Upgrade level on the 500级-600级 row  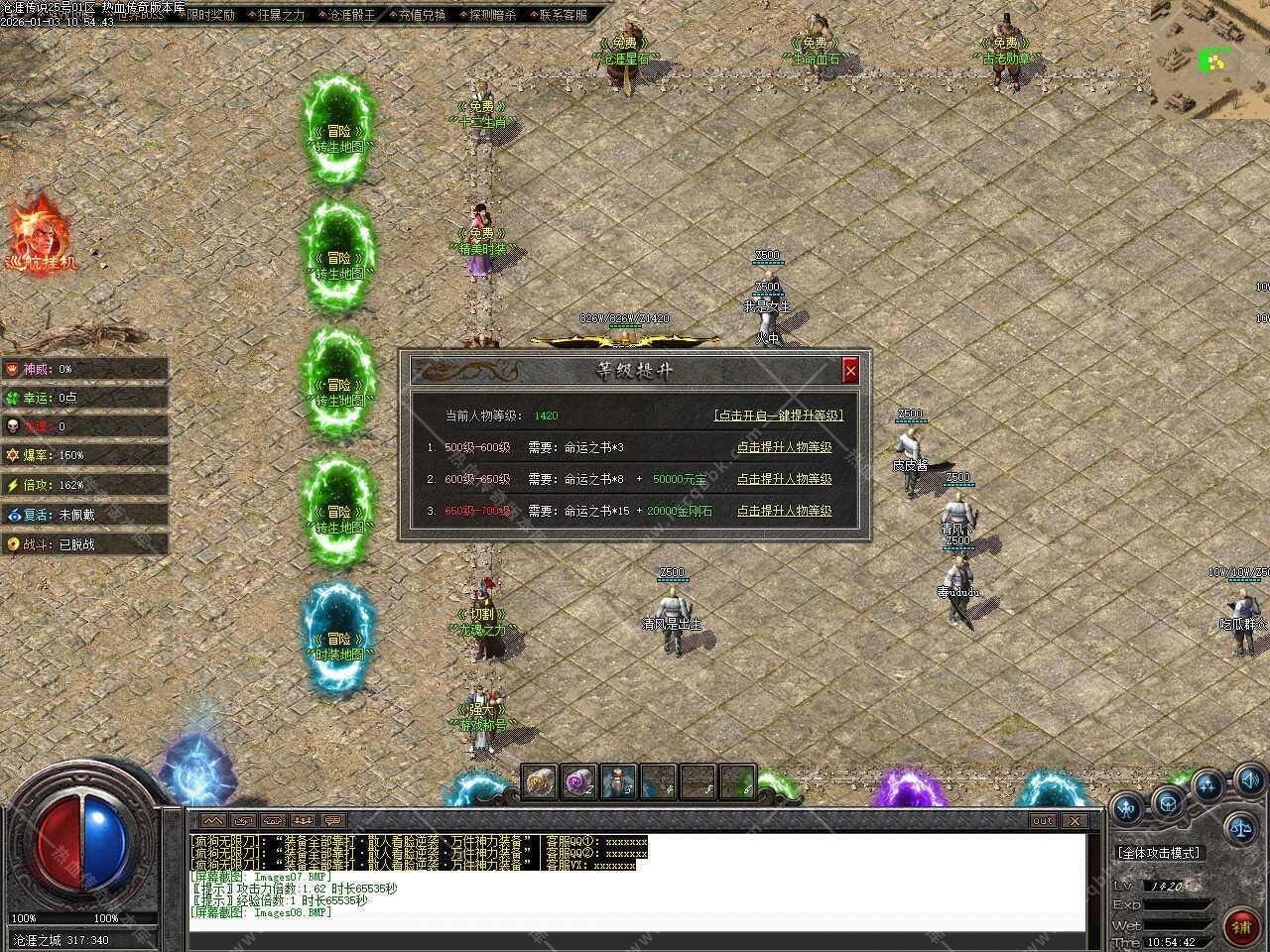pos(784,447)
